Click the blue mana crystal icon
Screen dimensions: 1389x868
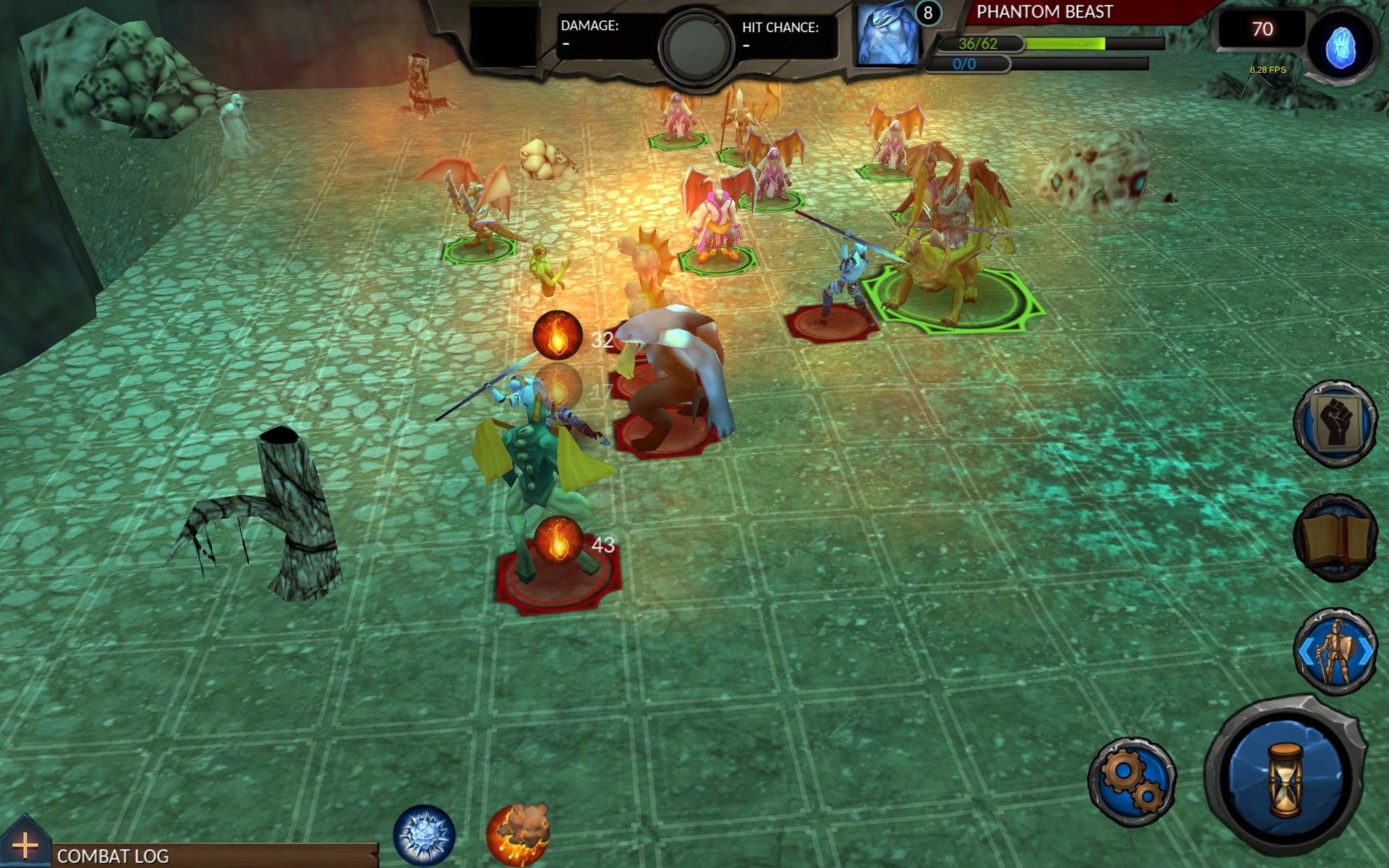tap(1341, 48)
